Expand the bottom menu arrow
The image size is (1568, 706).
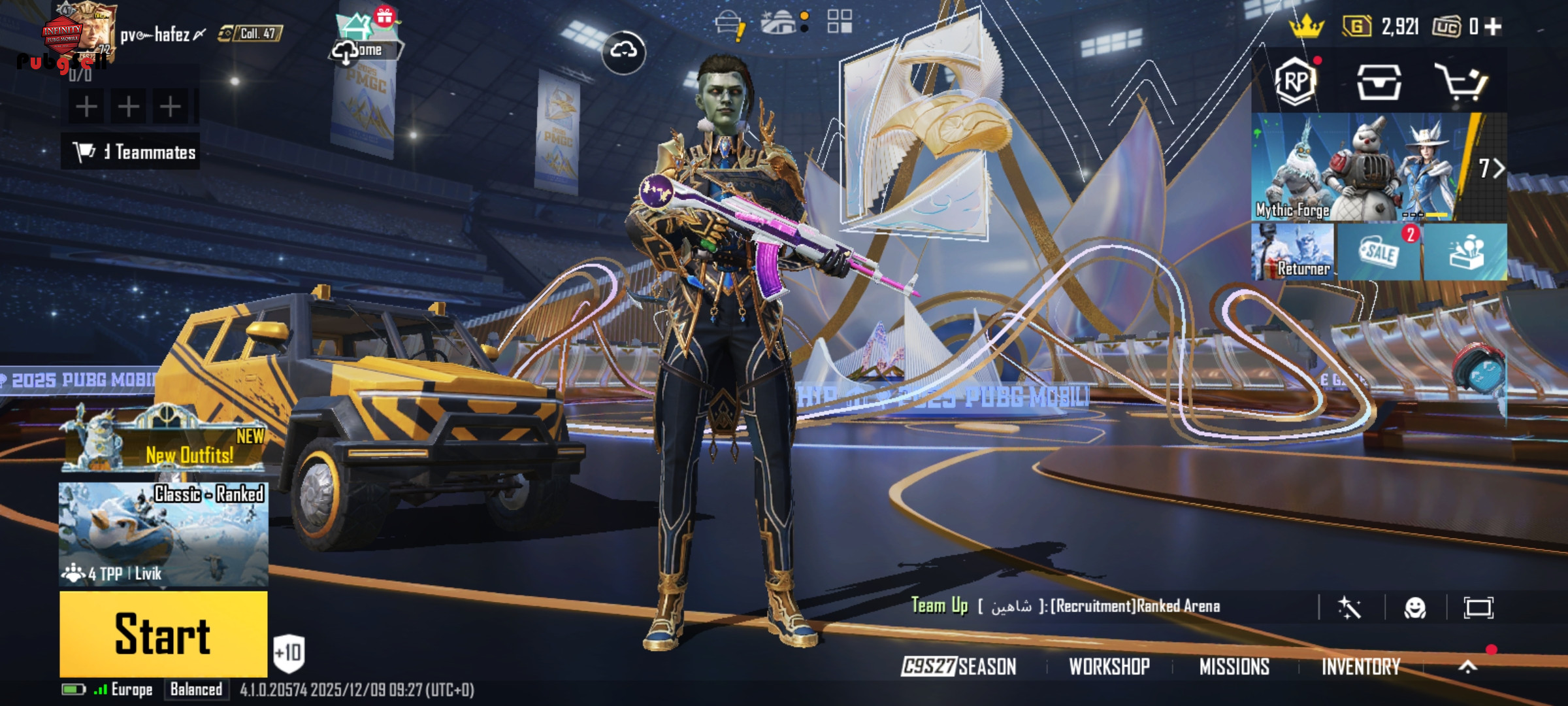[x=1468, y=666]
